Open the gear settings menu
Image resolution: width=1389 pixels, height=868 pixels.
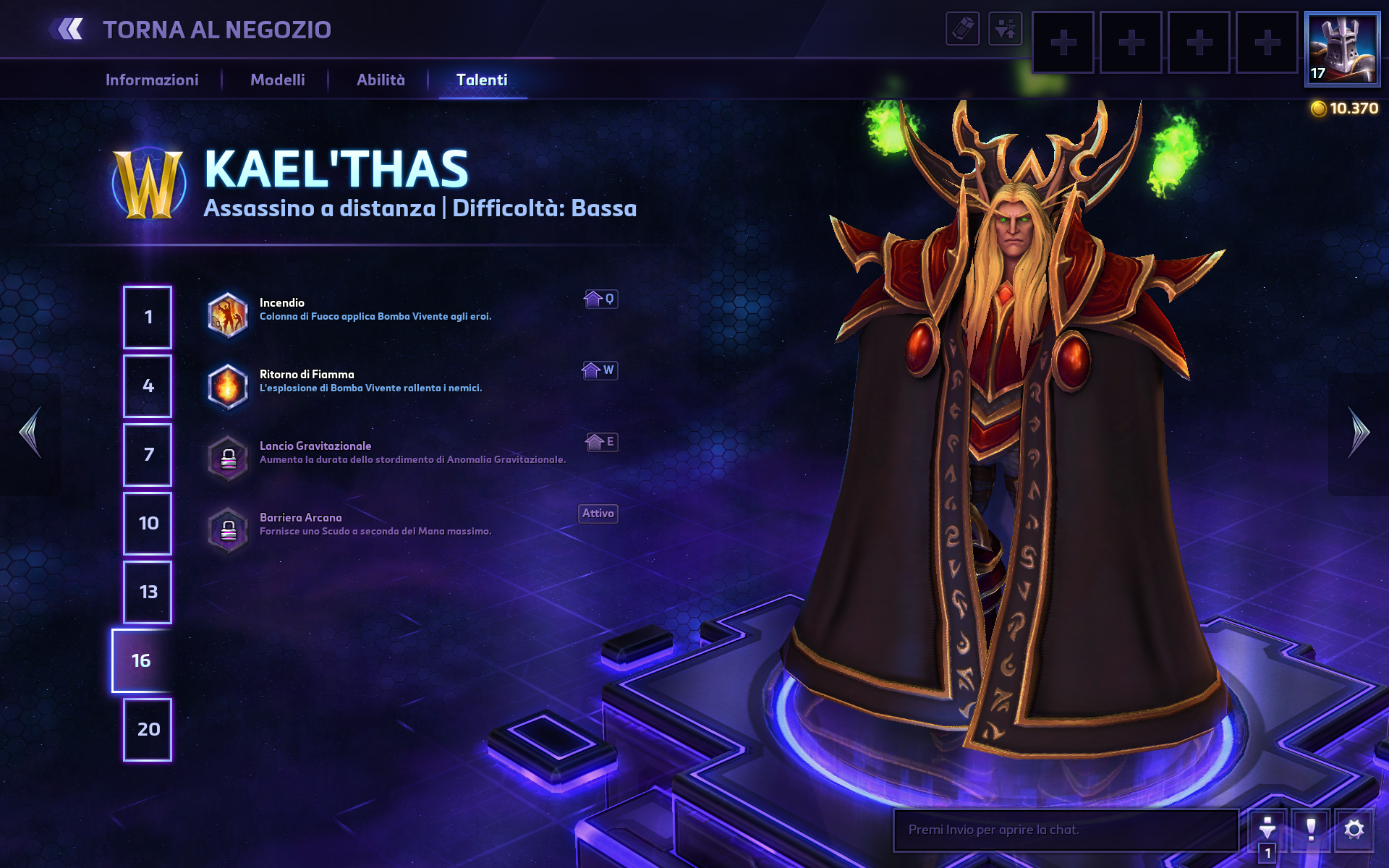pyautogui.click(x=1354, y=829)
